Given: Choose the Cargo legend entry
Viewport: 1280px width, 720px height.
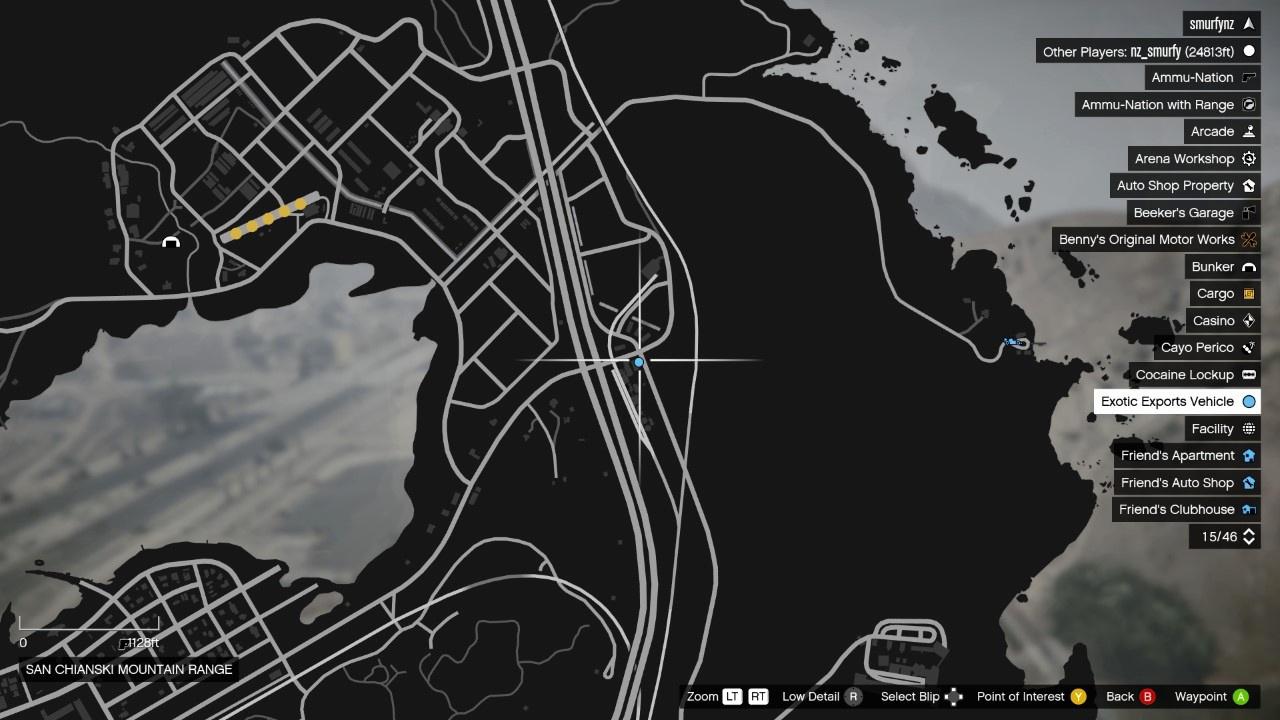Looking at the screenshot, I should [x=1225, y=294].
